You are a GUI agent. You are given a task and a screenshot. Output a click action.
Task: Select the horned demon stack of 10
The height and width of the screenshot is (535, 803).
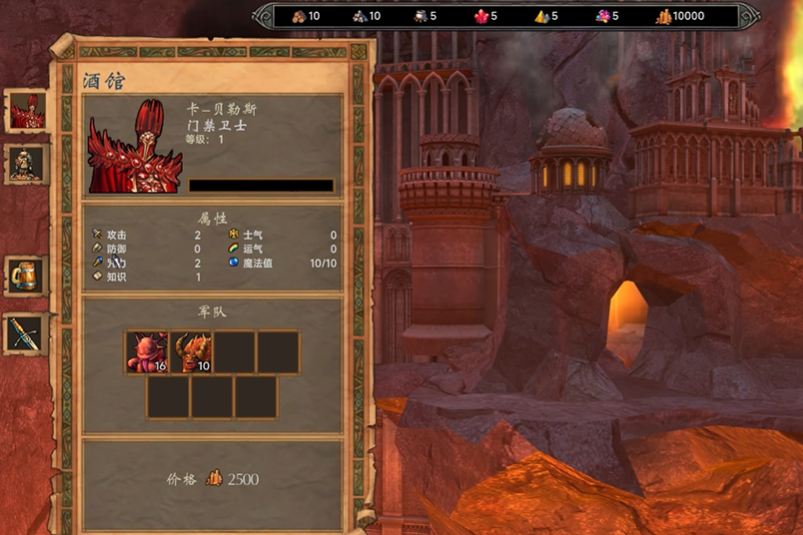(190, 352)
